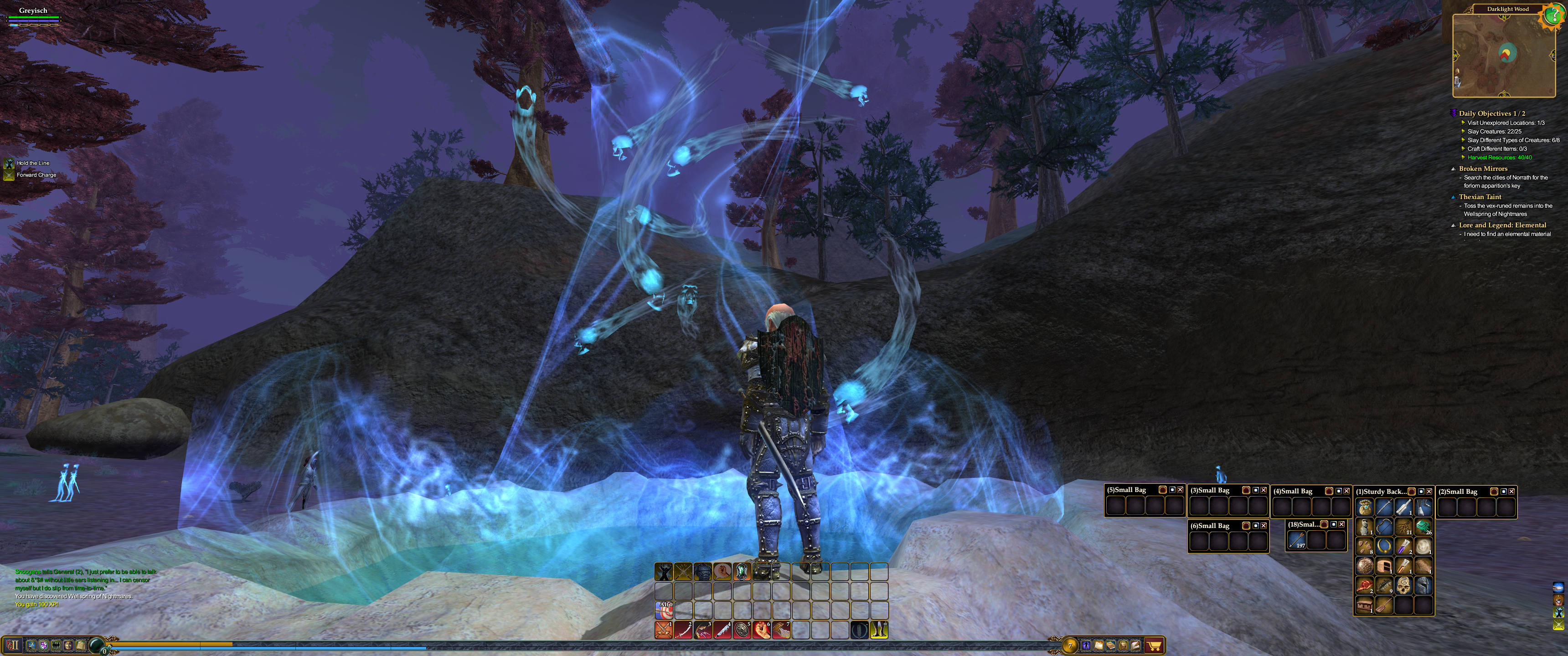Use the round shield ability in slot 5

click(x=742, y=630)
